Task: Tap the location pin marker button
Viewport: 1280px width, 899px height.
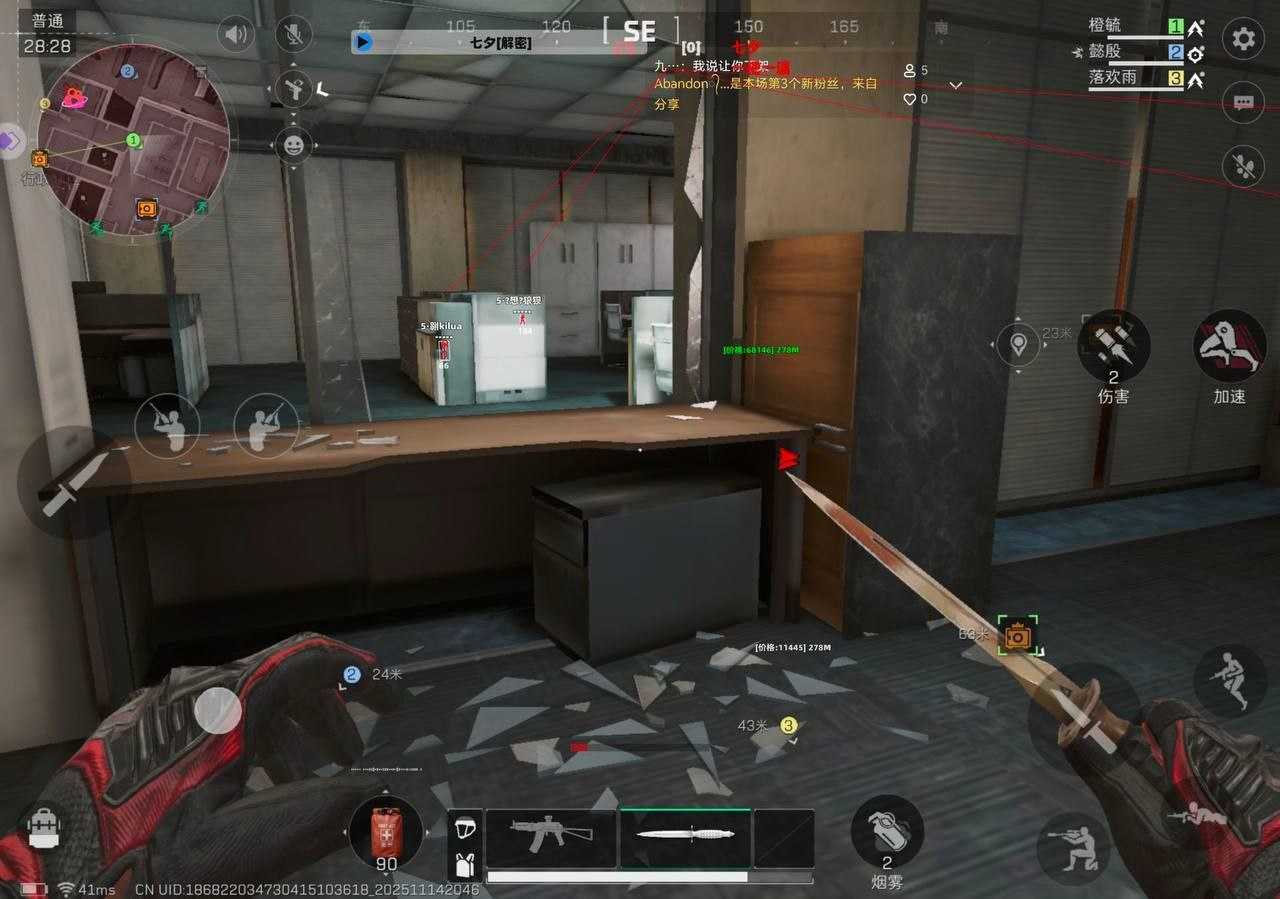Action: tap(1019, 345)
